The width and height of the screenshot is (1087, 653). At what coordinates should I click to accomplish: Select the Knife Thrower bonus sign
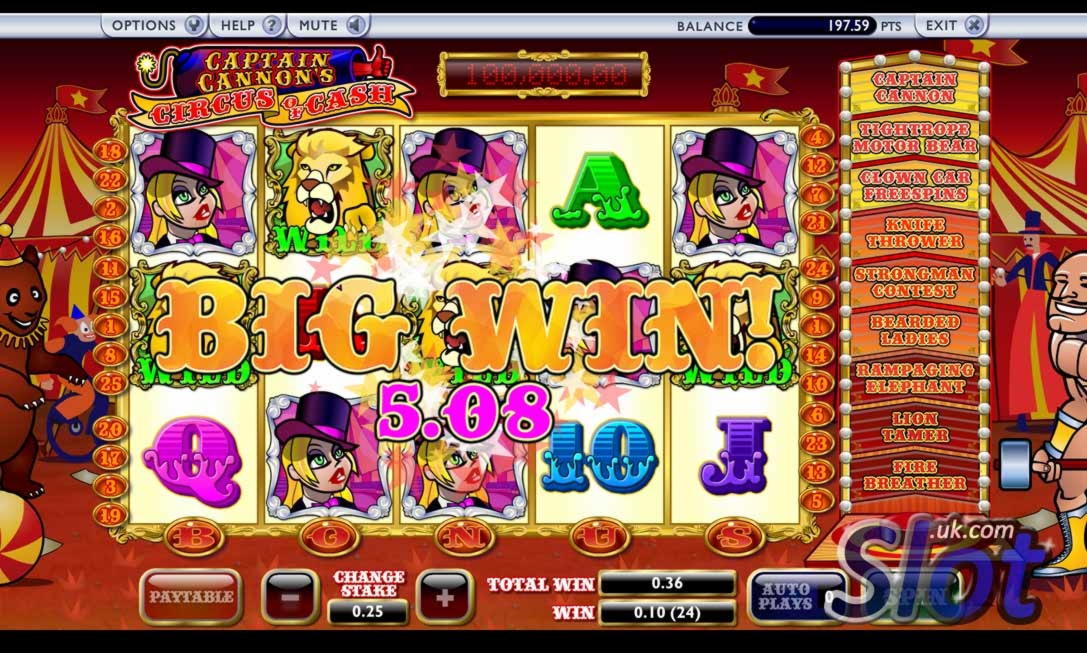click(x=914, y=233)
